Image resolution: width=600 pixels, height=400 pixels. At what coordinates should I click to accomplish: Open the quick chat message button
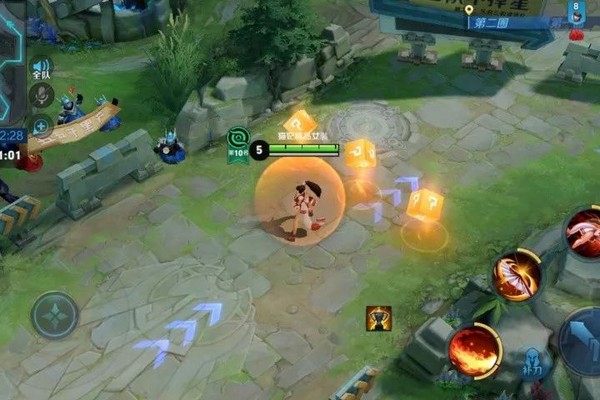(41, 126)
